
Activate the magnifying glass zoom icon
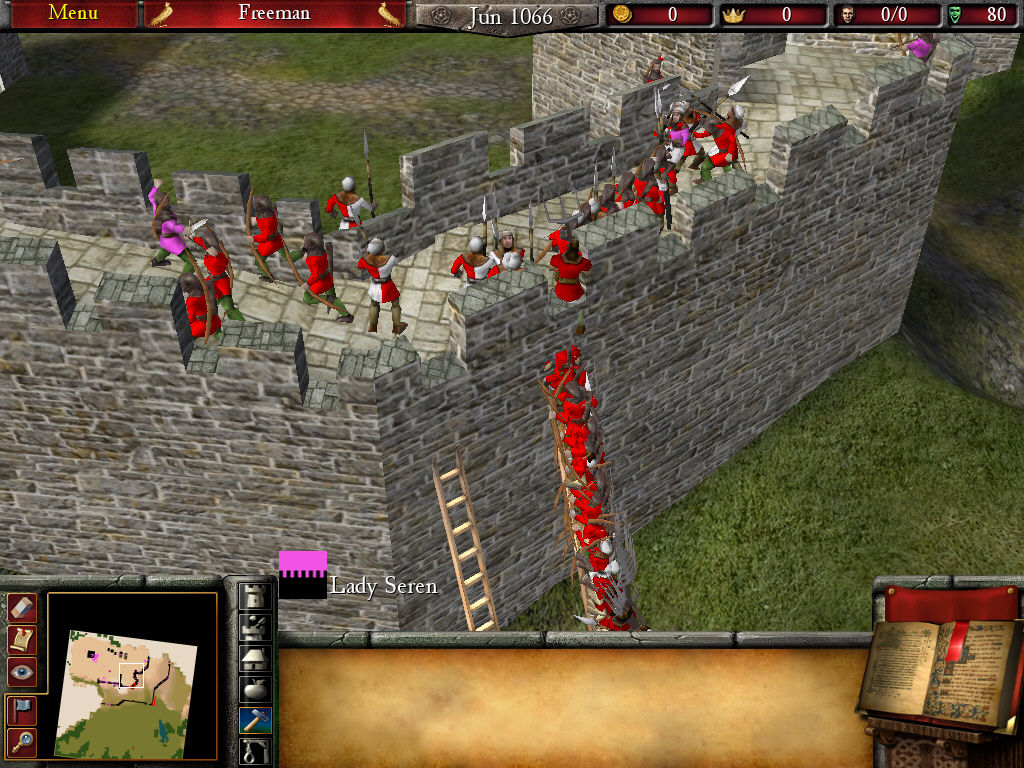22,741
